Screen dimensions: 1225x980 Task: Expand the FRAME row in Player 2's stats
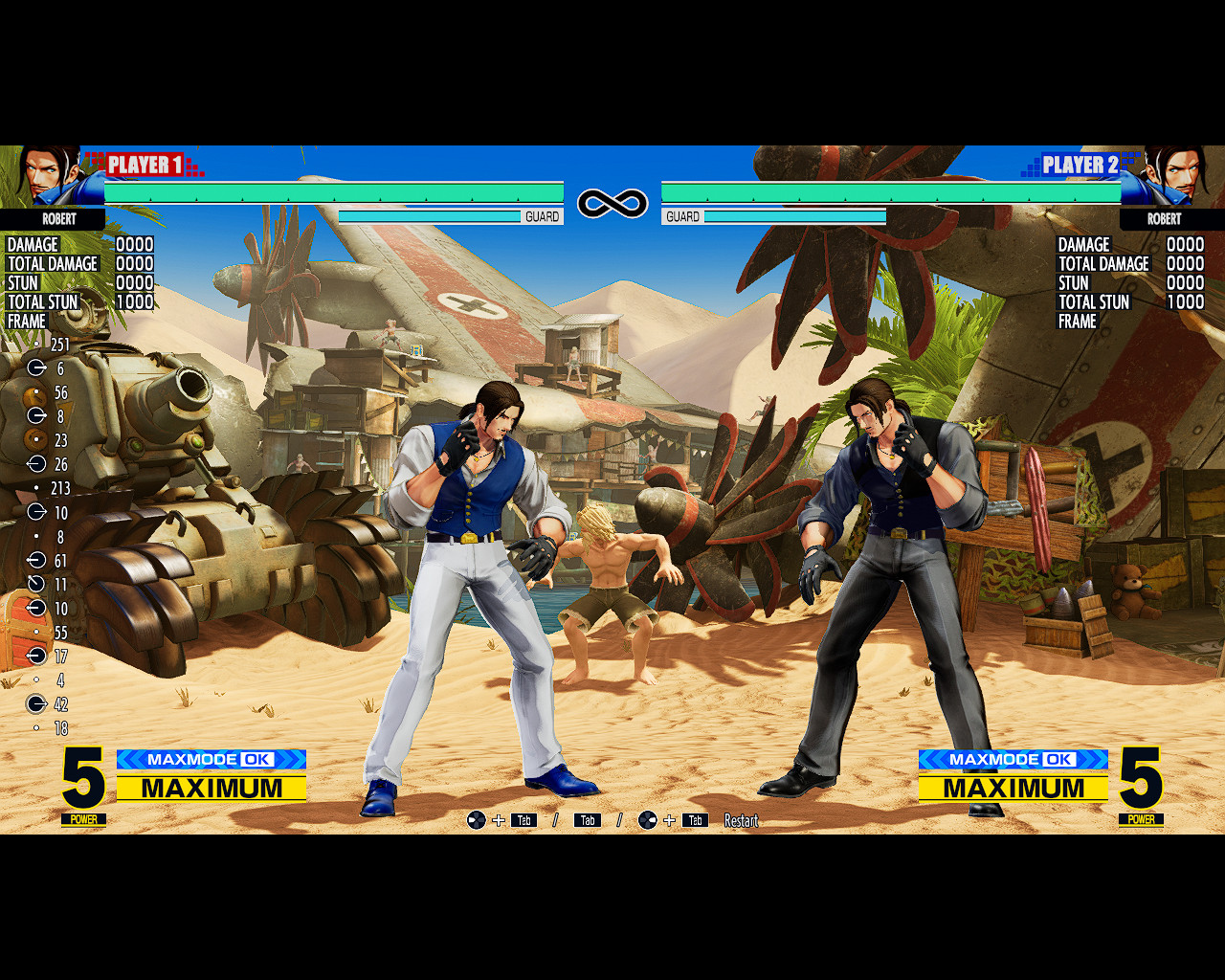(x=1077, y=322)
